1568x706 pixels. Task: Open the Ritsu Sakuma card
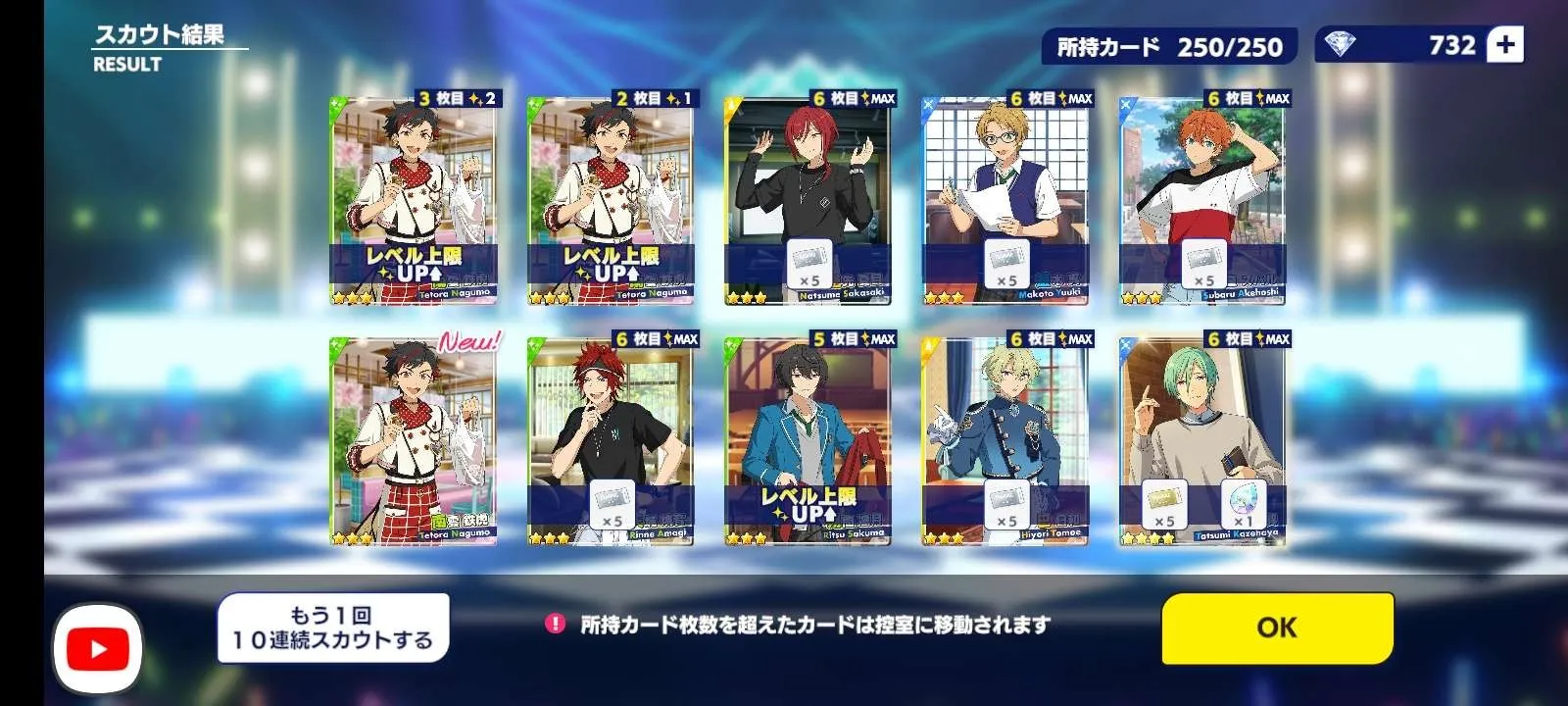[808, 441]
